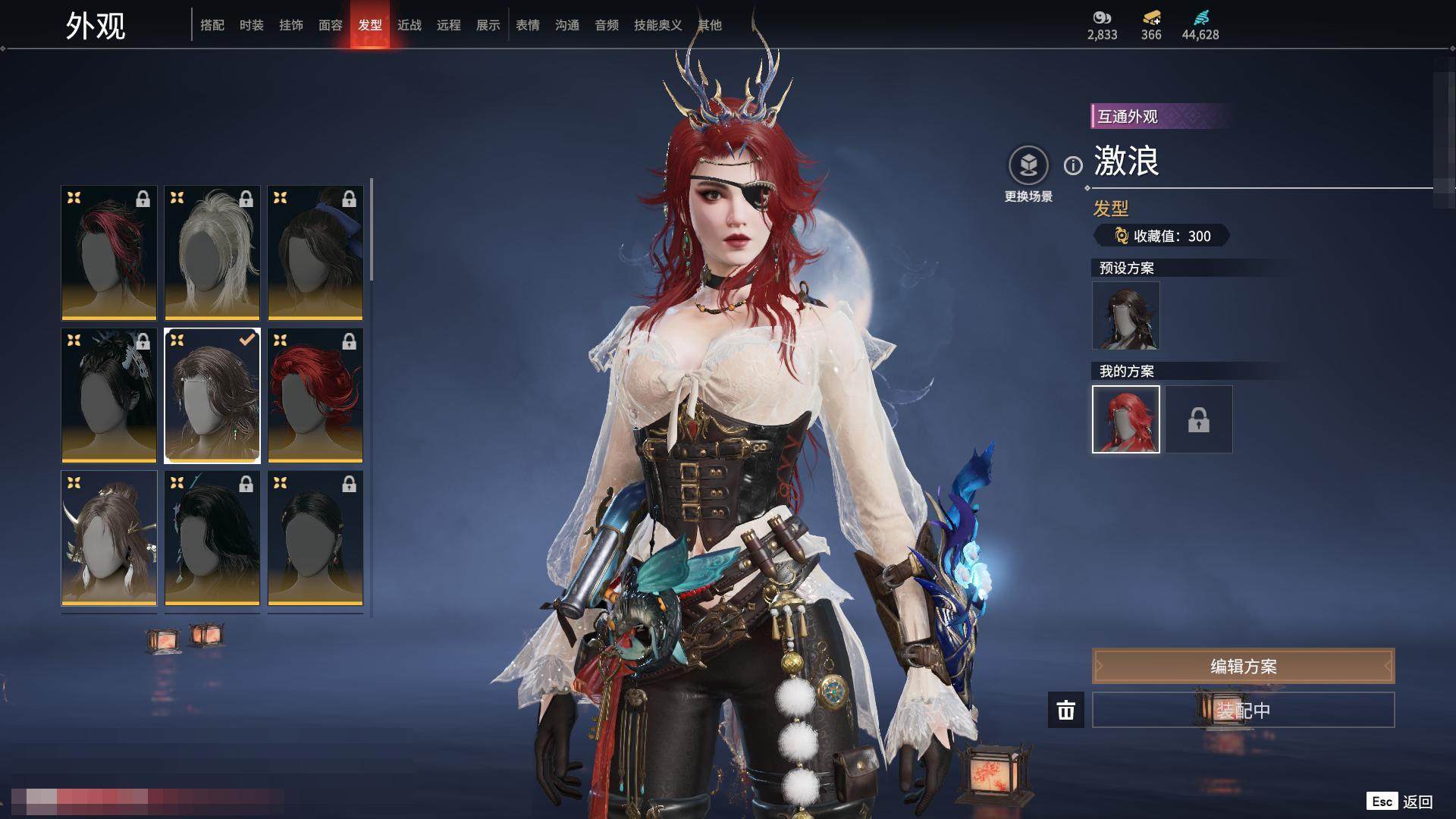This screenshot has width=1456, height=819.
Task: Show the 表情 emotes tab
Action: pyautogui.click(x=528, y=25)
